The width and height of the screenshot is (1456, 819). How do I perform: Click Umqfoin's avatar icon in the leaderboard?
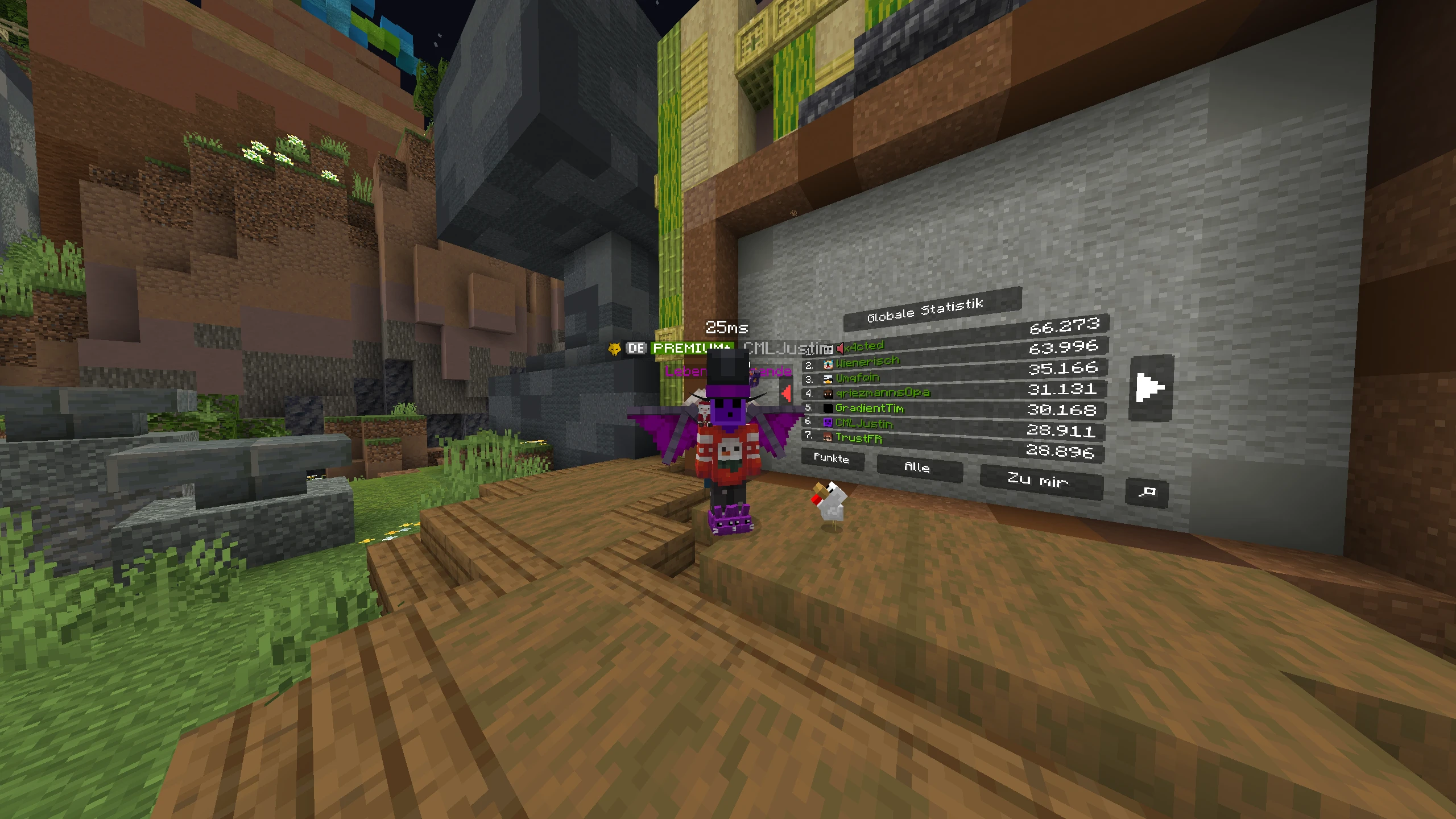(x=828, y=378)
